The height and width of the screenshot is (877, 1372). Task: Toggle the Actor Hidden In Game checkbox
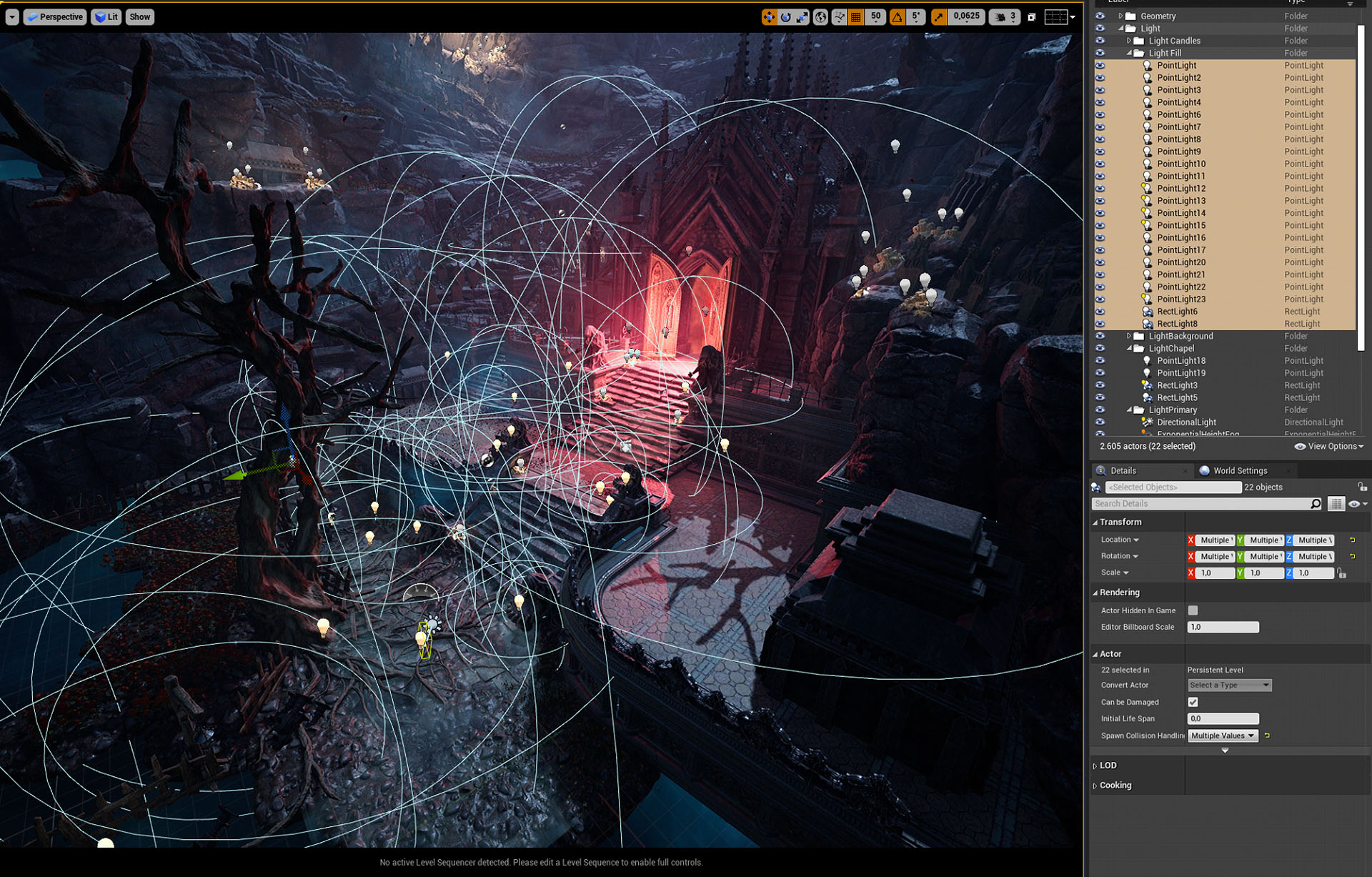click(x=1193, y=610)
